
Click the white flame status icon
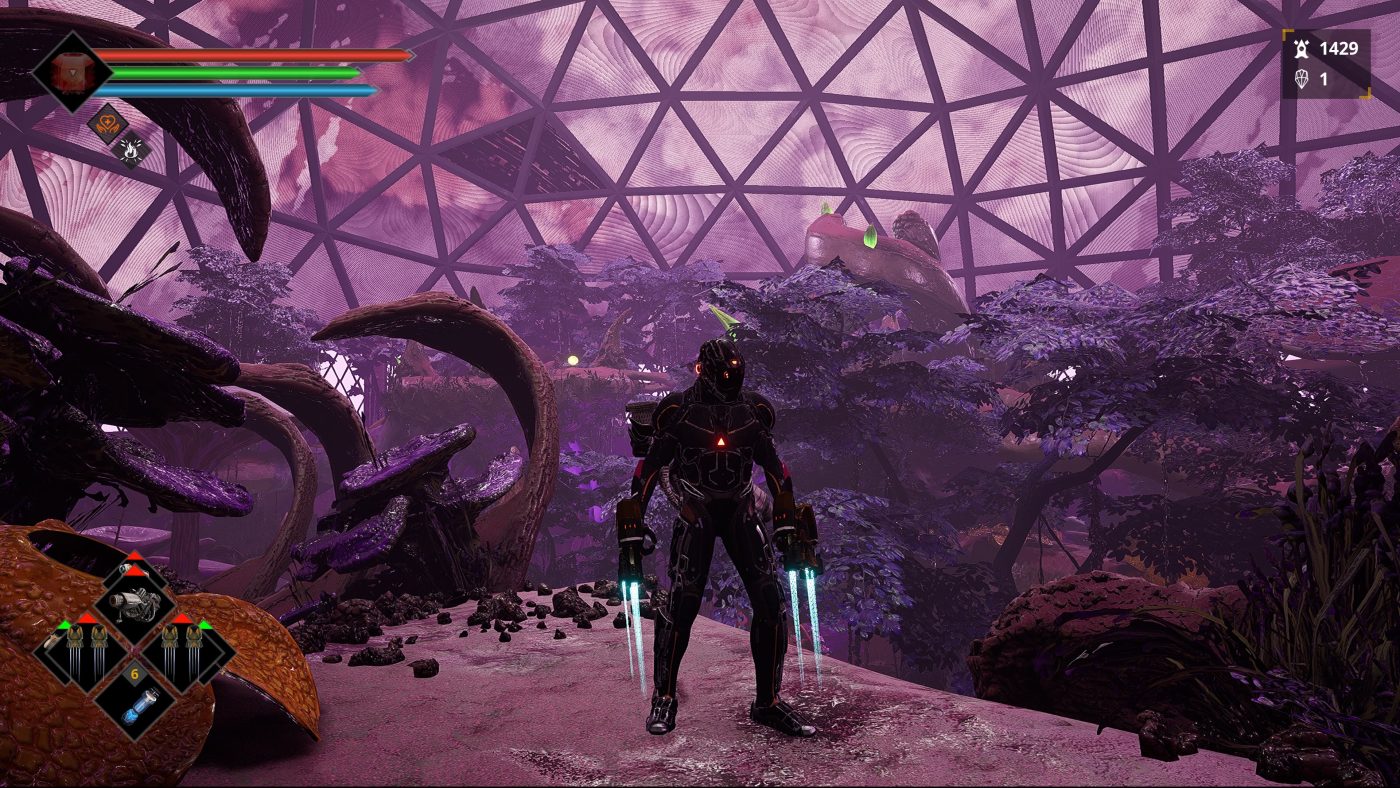[x=131, y=150]
